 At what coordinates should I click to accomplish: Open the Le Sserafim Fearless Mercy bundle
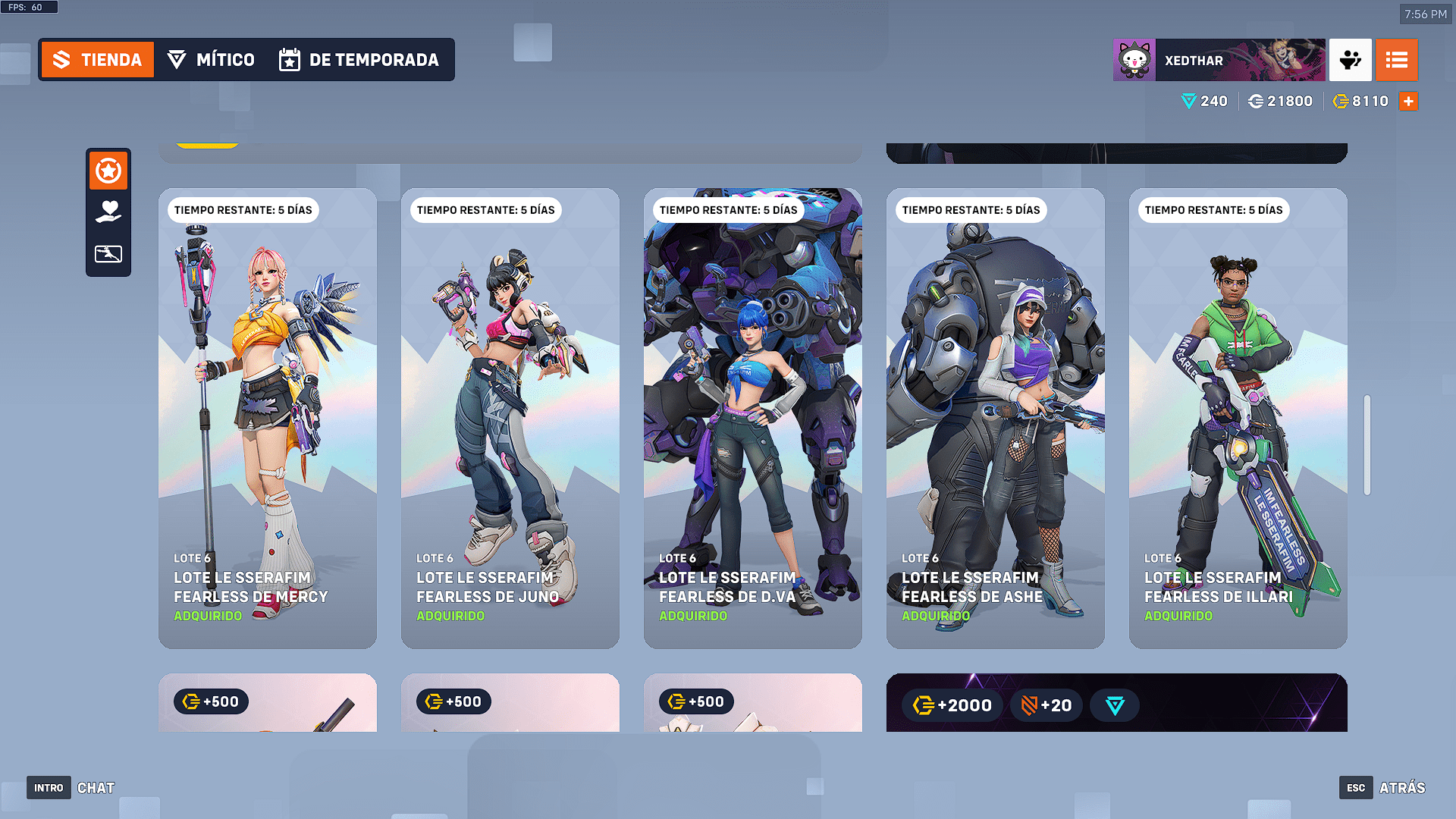click(x=268, y=418)
